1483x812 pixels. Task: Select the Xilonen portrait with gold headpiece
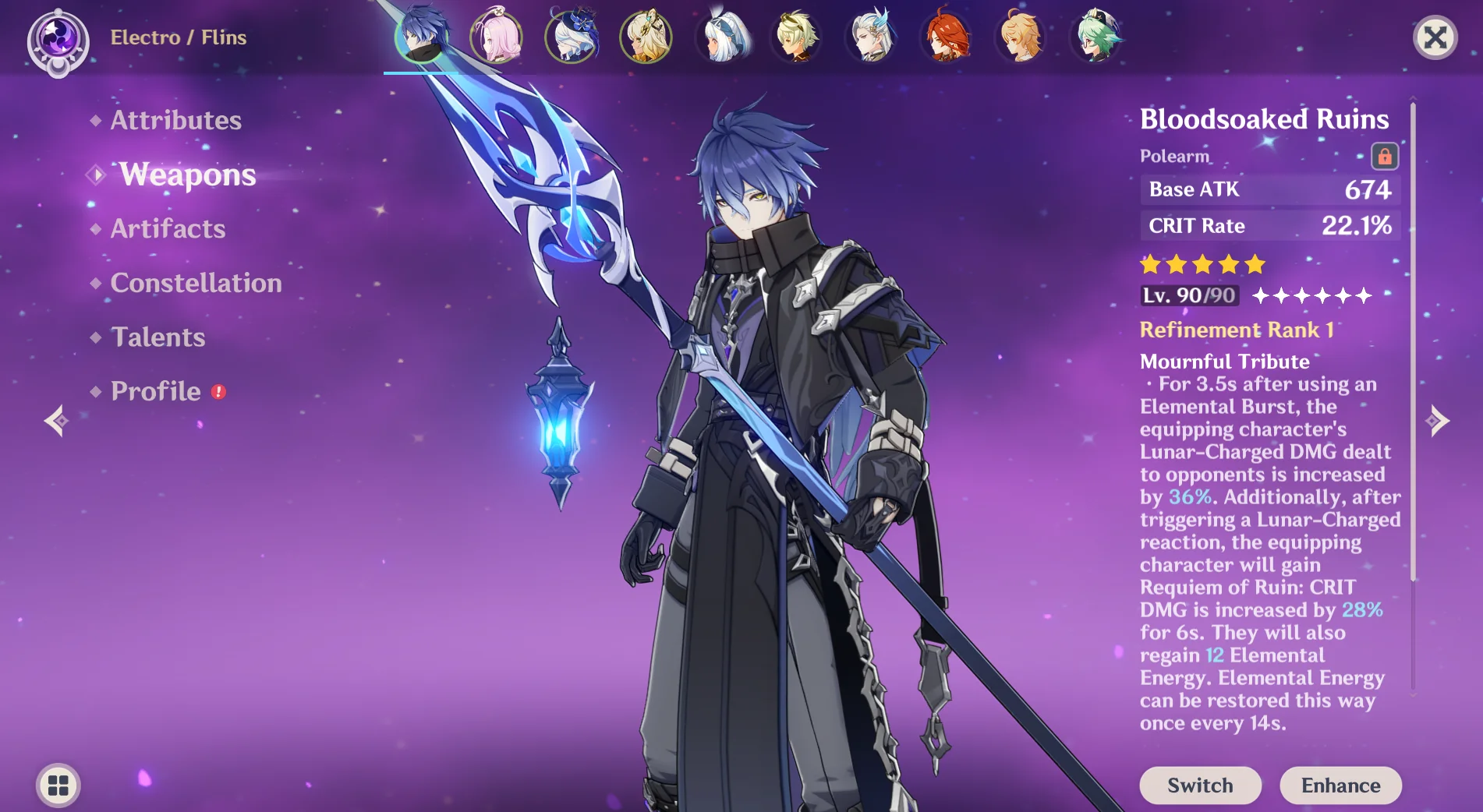pos(646,36)
